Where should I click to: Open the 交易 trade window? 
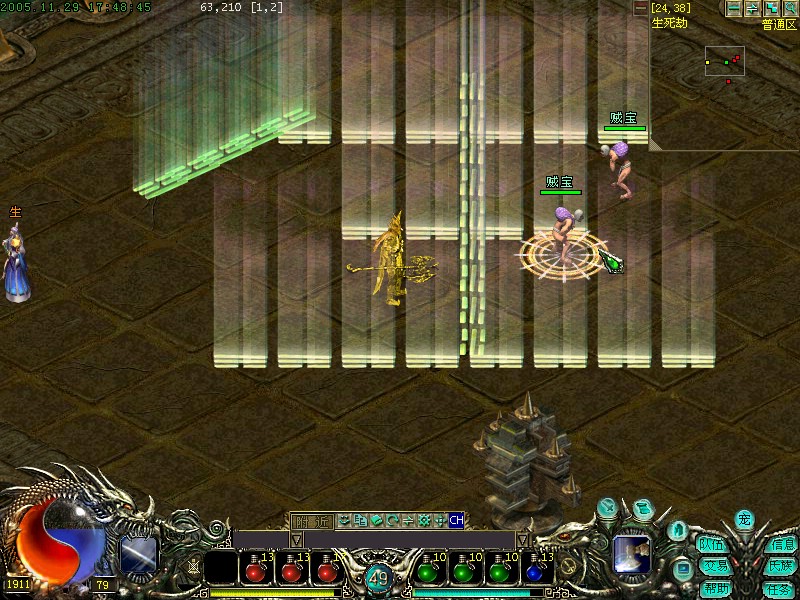coord(713,567)
